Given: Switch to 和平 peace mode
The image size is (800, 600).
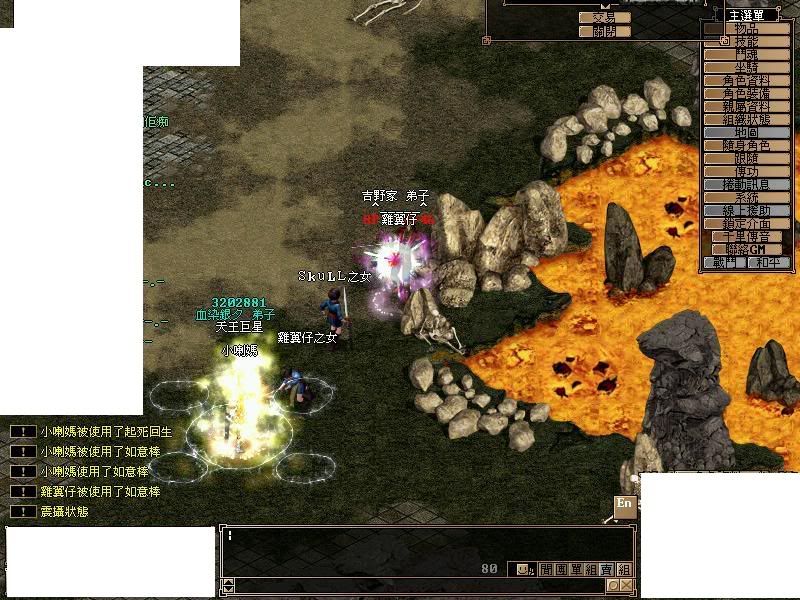Looking at the screenshot, I should [x=767, y=262].
